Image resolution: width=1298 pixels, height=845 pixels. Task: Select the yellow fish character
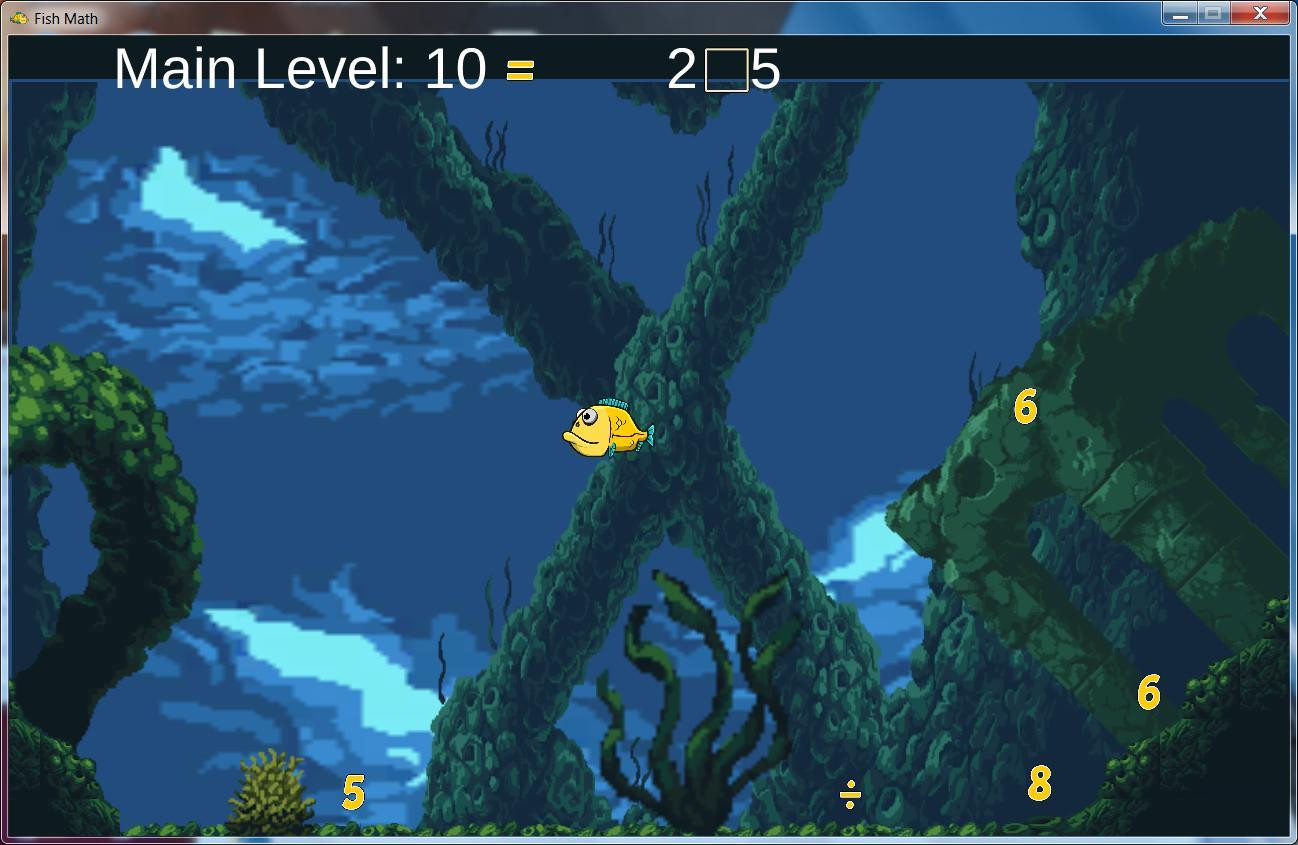pos(605,428)
